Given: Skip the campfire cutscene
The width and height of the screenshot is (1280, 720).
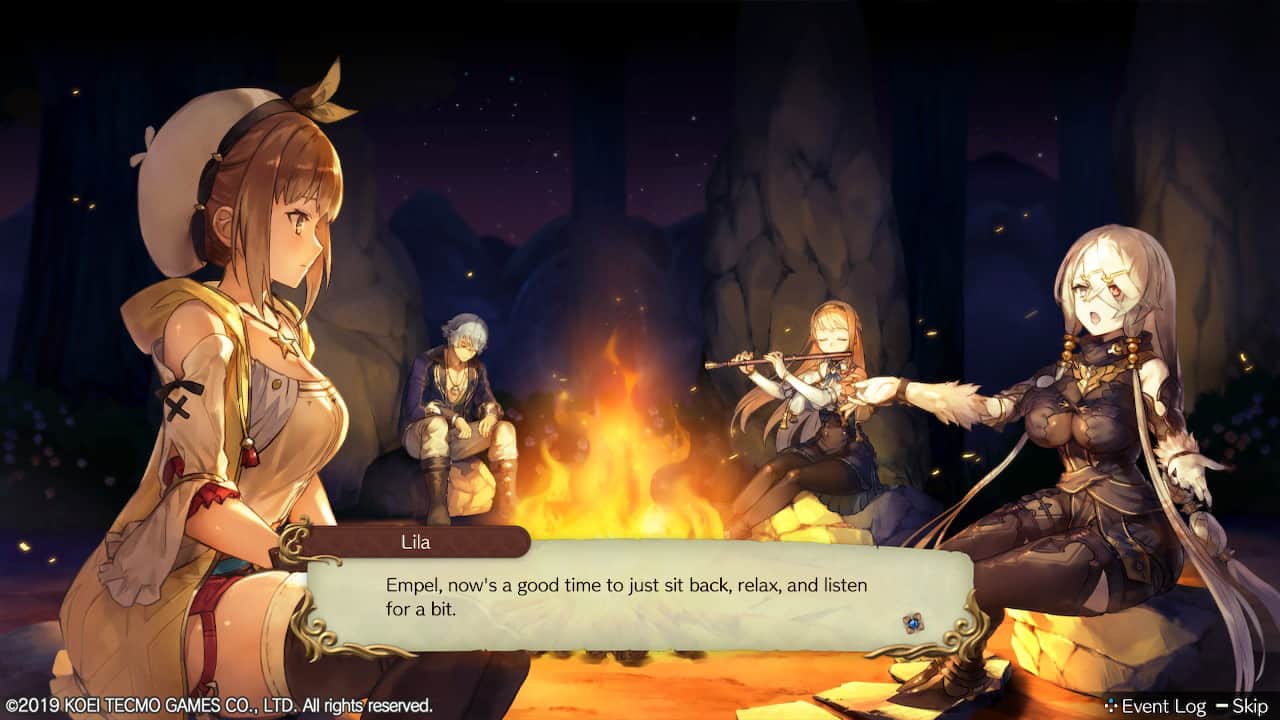Looking at the screenshot, I should pos(1241,706).
